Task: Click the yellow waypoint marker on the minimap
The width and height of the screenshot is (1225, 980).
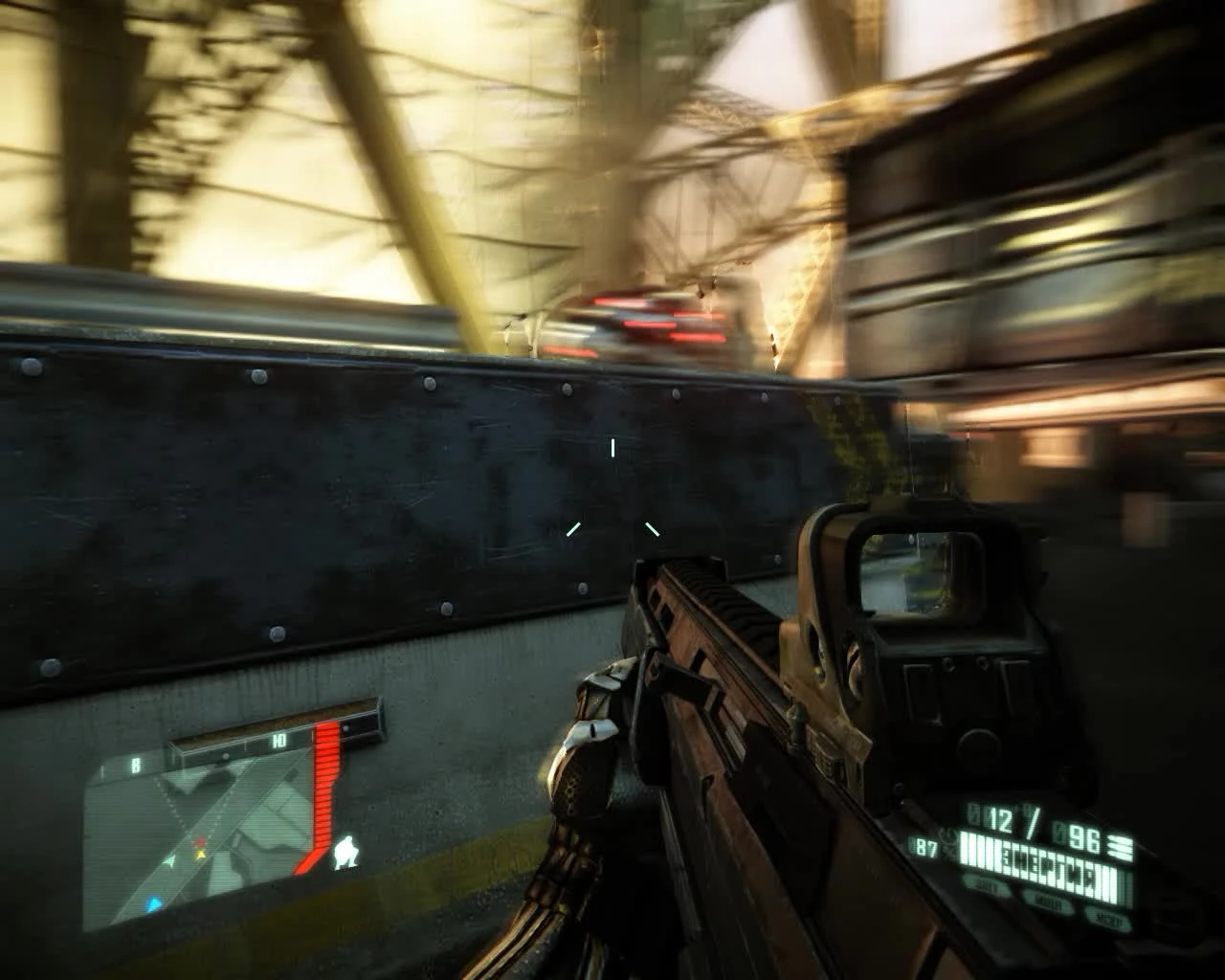Action: coord(198,853)
